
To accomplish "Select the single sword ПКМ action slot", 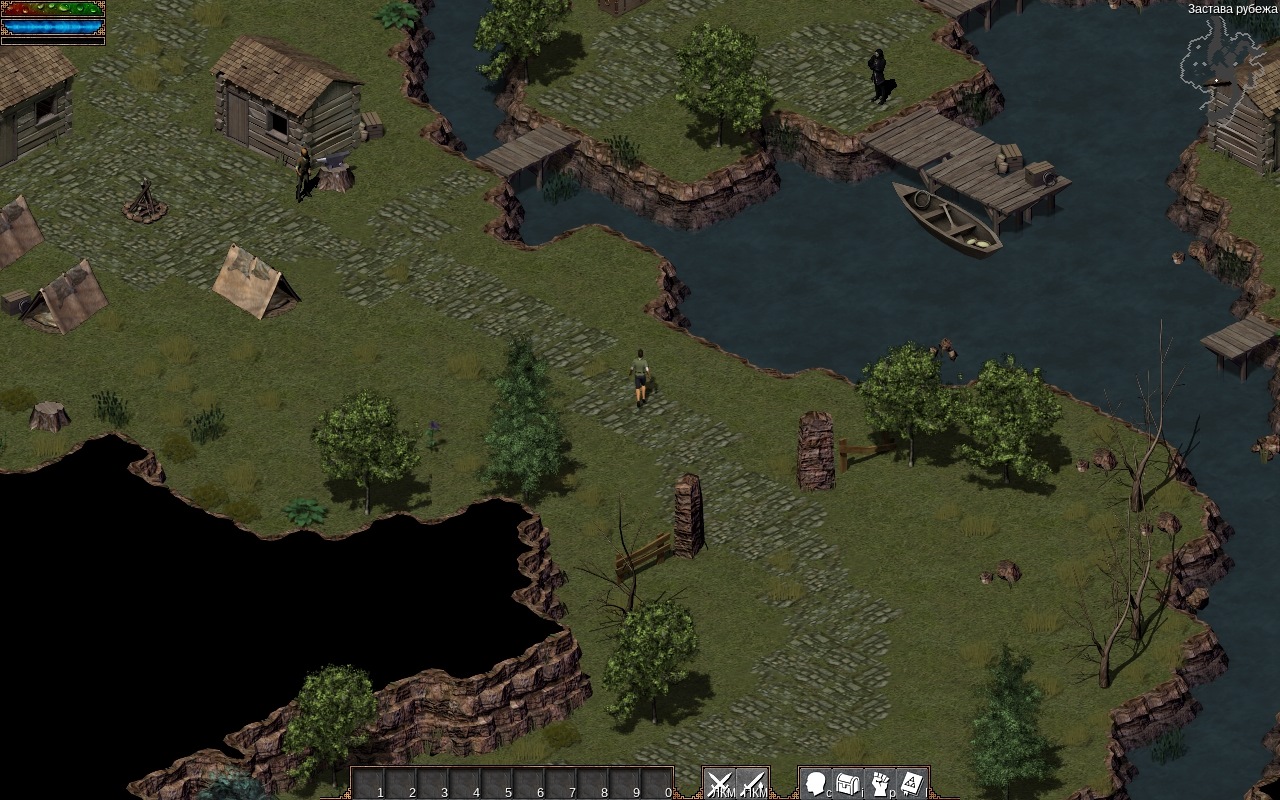I will pyautogui.click(x=752, y=783).
